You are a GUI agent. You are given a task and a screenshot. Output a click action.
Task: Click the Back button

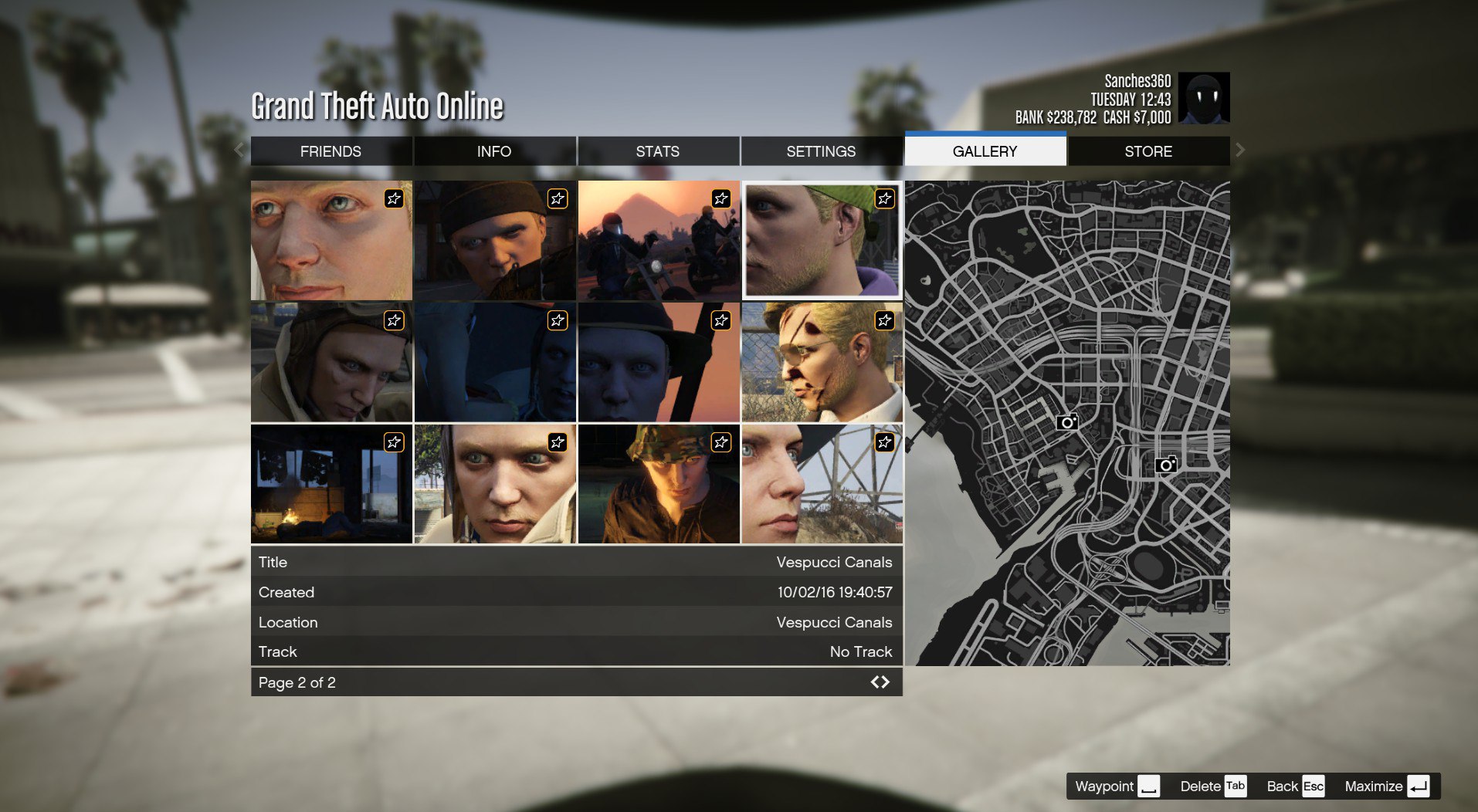pos(1295,787)
